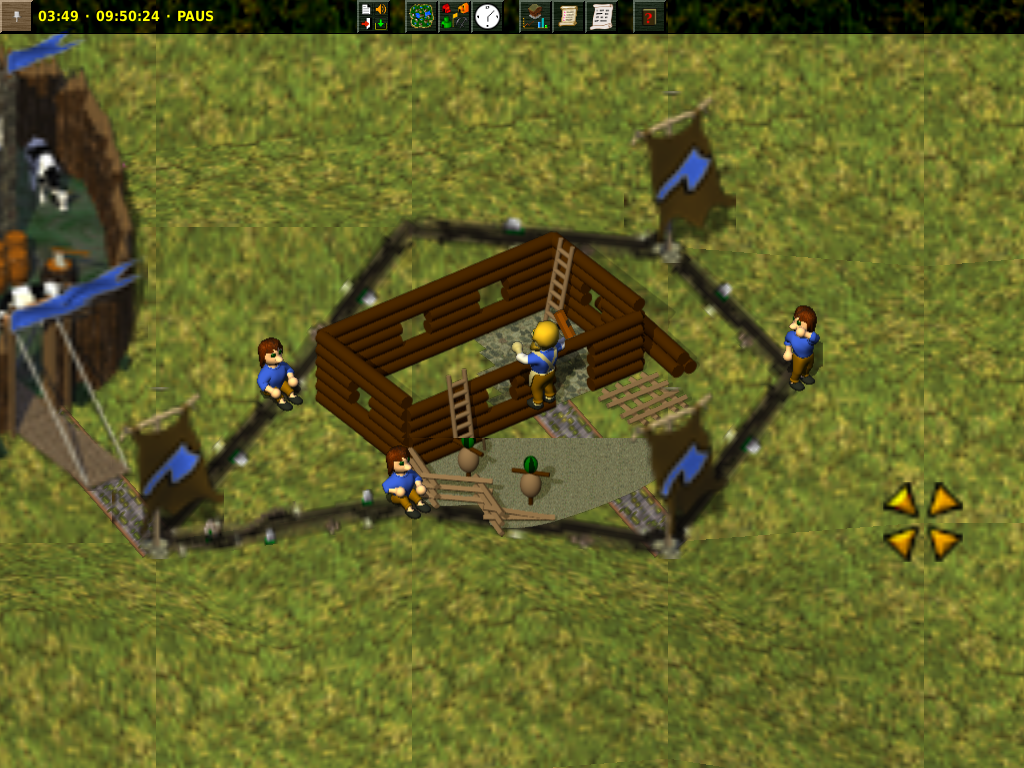Open the colored players and flags panel
Viewport: 1024px width, 768px height.
[455, 16]
